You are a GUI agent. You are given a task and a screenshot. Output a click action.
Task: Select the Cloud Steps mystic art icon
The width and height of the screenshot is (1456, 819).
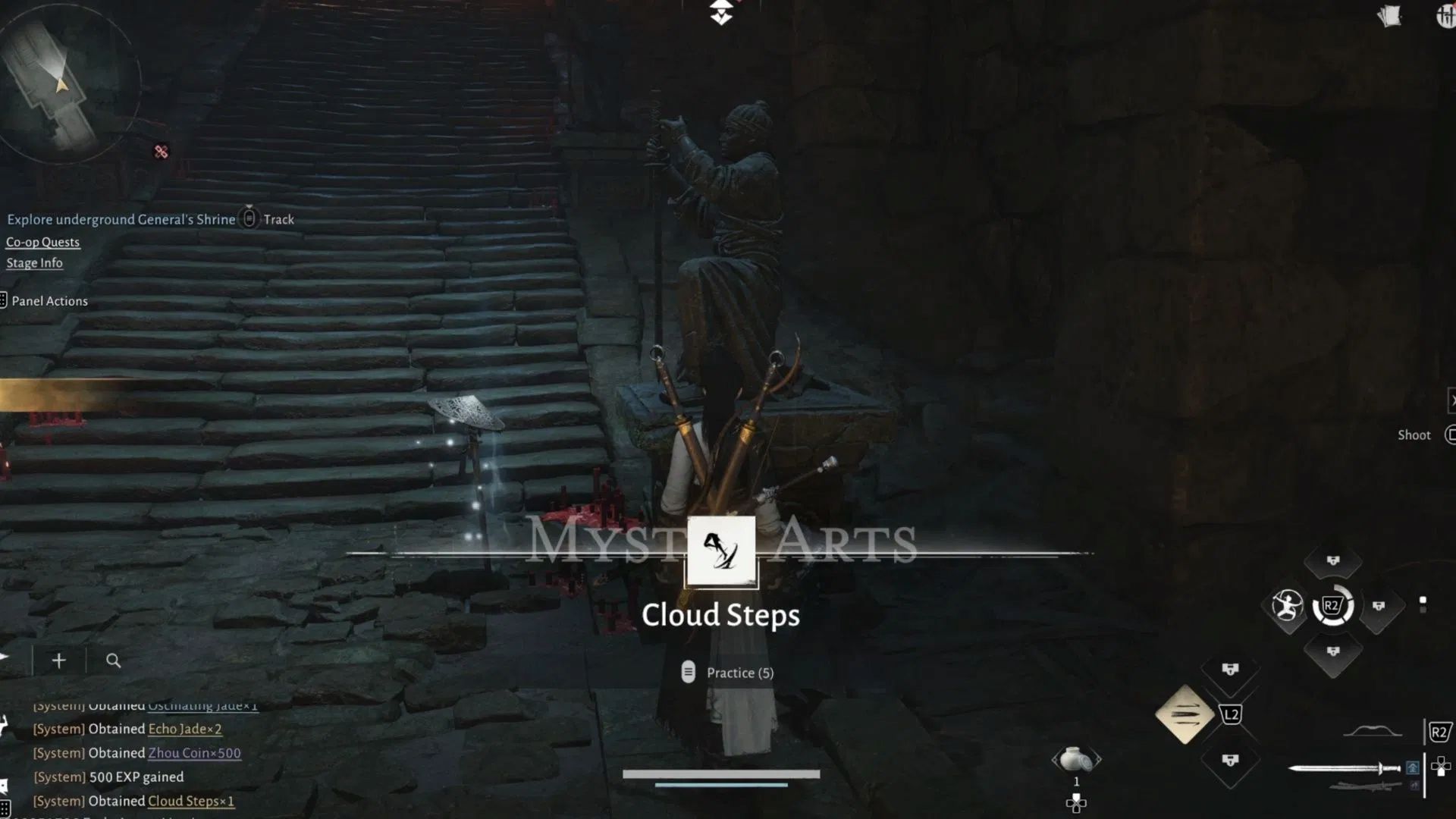pos(721,551)
